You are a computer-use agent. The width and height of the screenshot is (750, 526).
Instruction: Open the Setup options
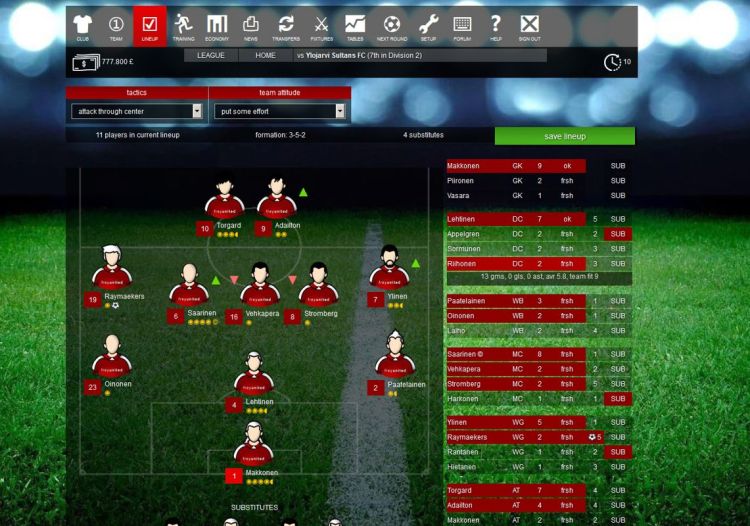[x=428, y=26]
